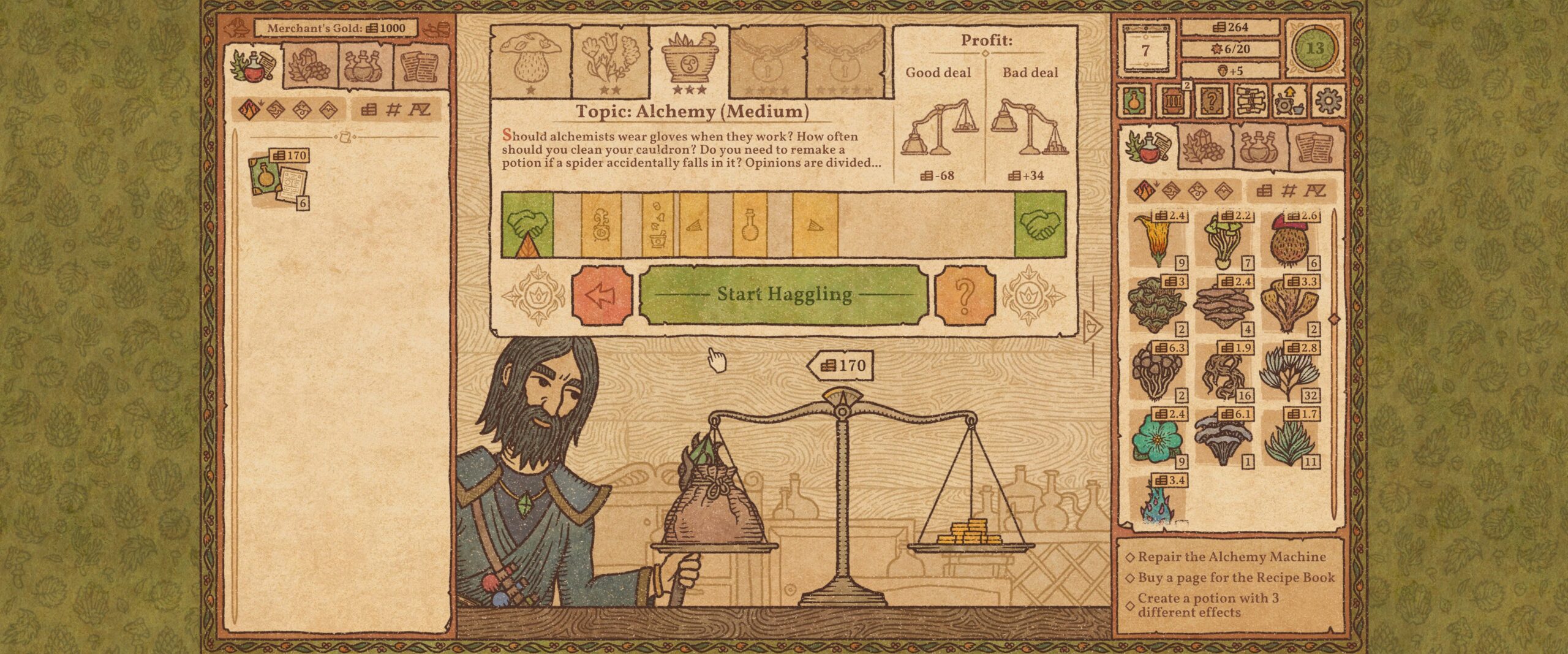Toggle the fire element filter in player inventory
The image size is (1568, 654).
1144,191
